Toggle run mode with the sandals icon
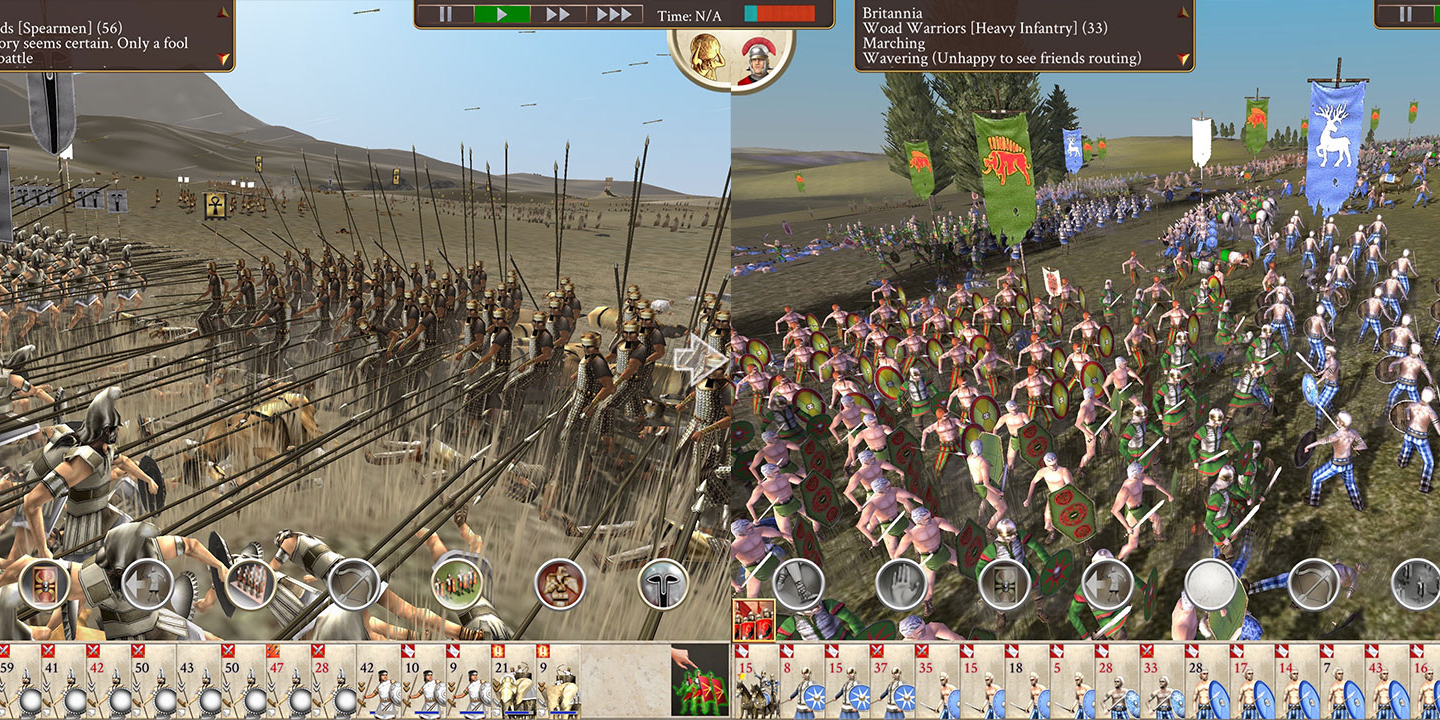1440x720 pixels. [800, 585]
